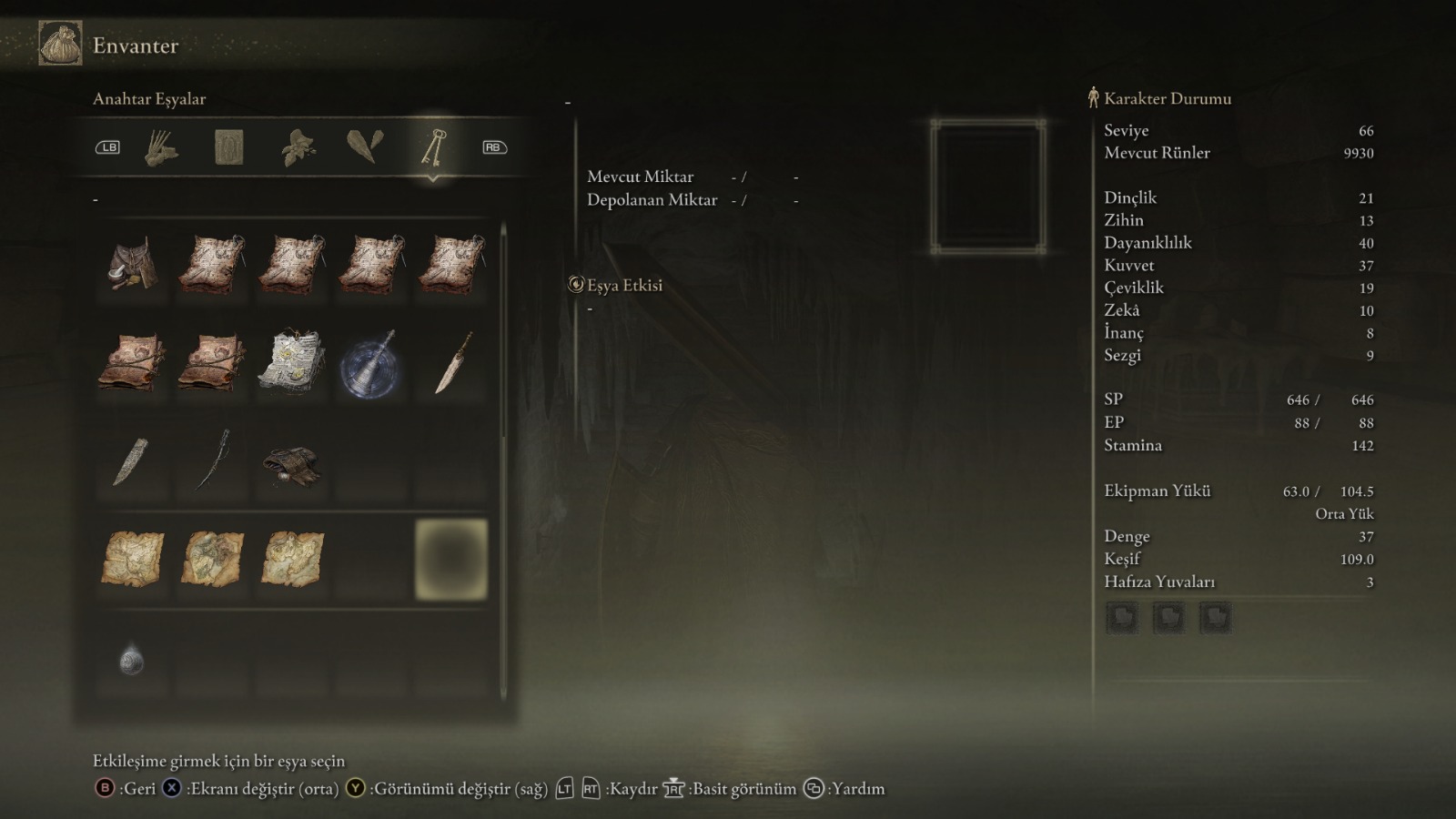Select the silver teardrop item

tap(132, 659)
